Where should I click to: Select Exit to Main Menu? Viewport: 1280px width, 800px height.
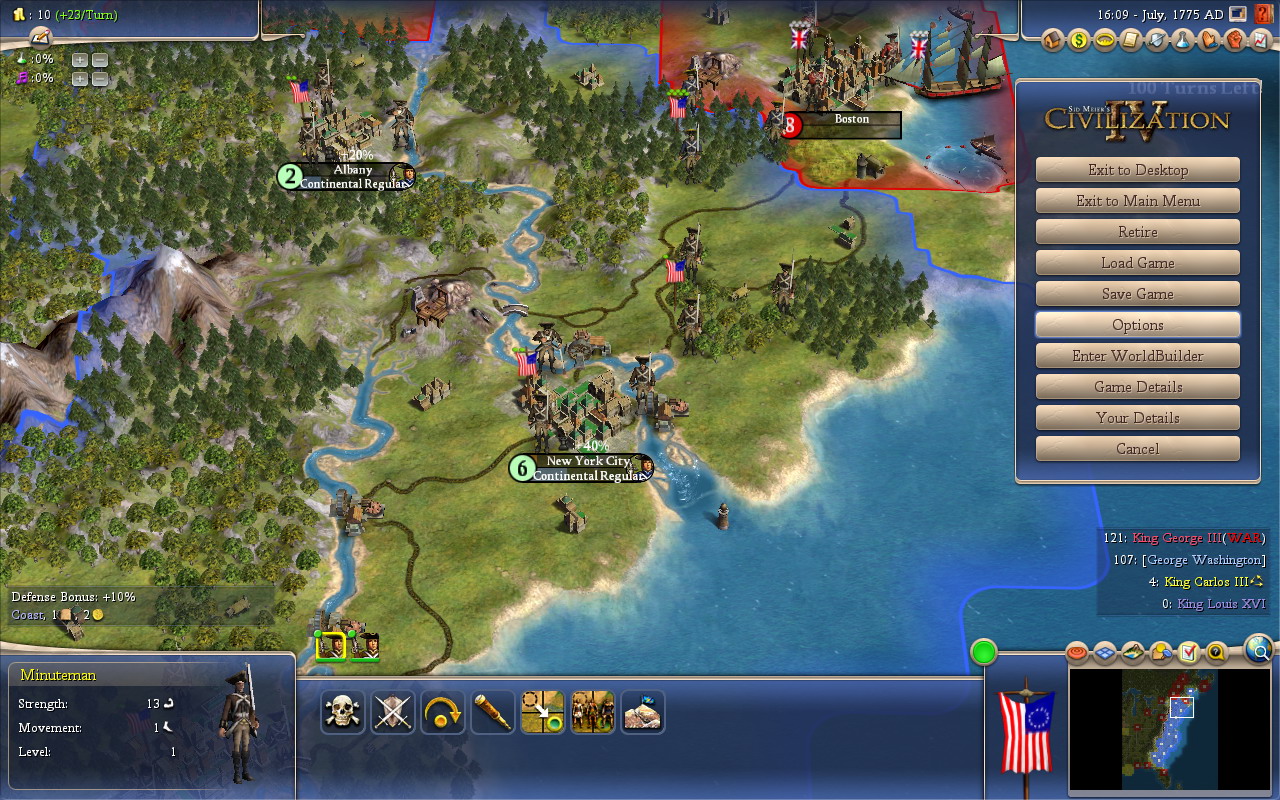click(x=1137, y=201)
